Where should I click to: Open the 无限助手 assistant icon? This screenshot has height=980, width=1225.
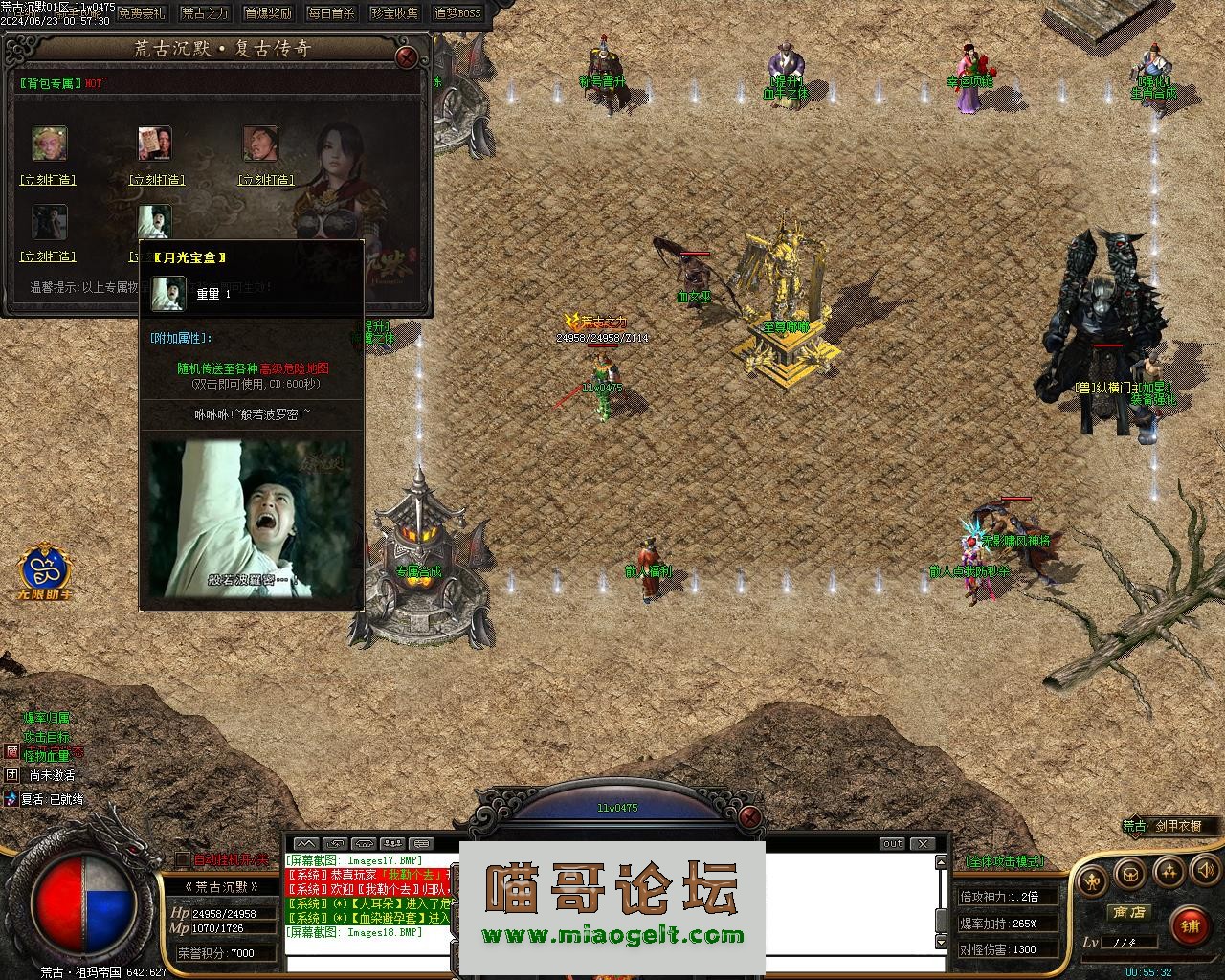click(x=44, y=571)
